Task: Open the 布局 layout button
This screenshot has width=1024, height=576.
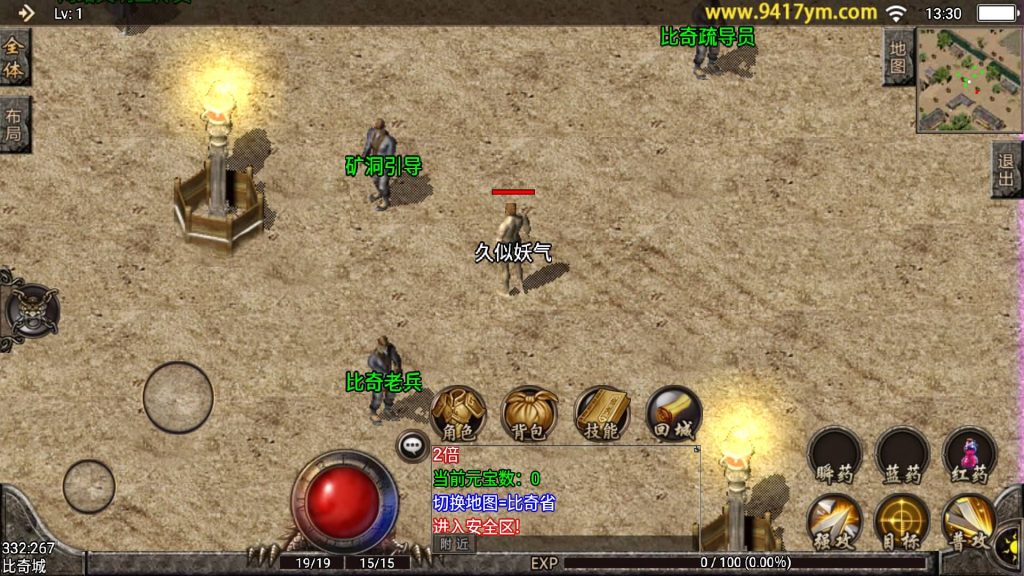Action: [x=13, y=124]
